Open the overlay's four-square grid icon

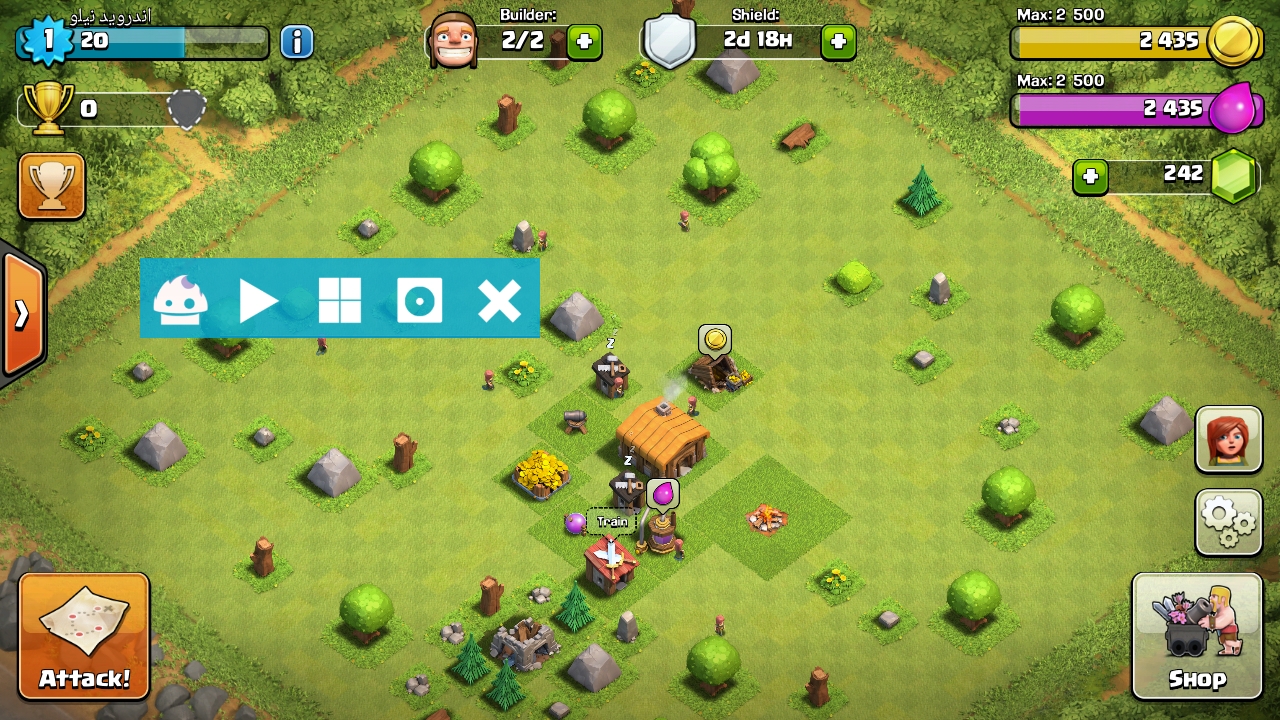tap(339, 300)
